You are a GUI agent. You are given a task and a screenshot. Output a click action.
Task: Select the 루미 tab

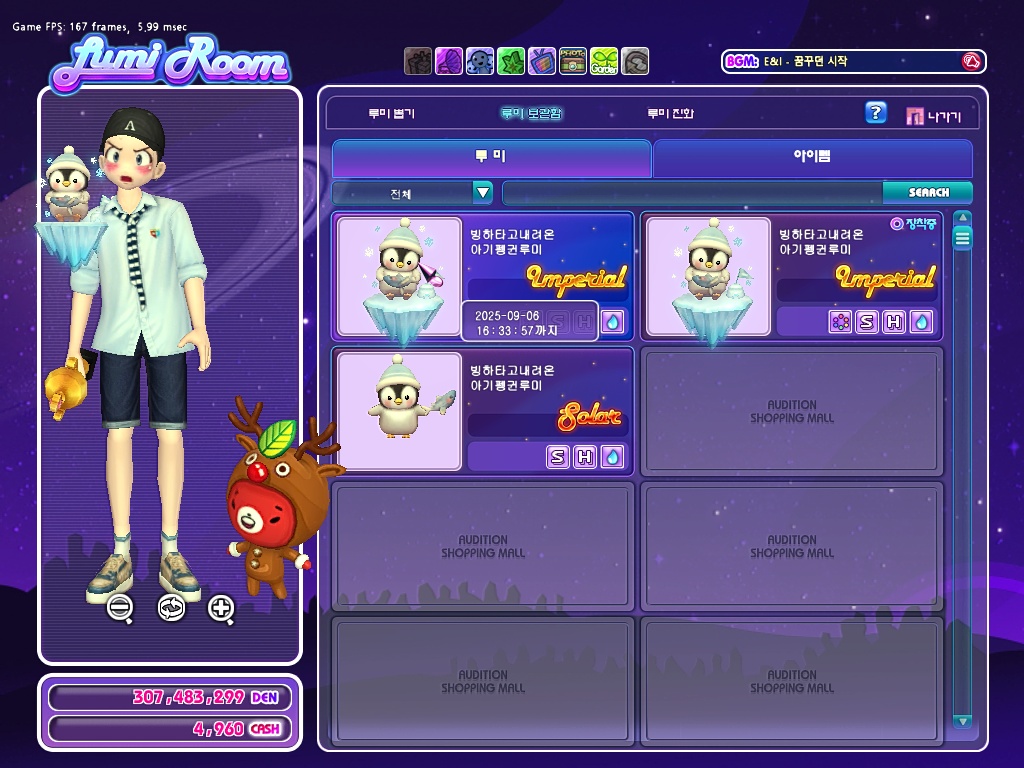tap(491, 158)
